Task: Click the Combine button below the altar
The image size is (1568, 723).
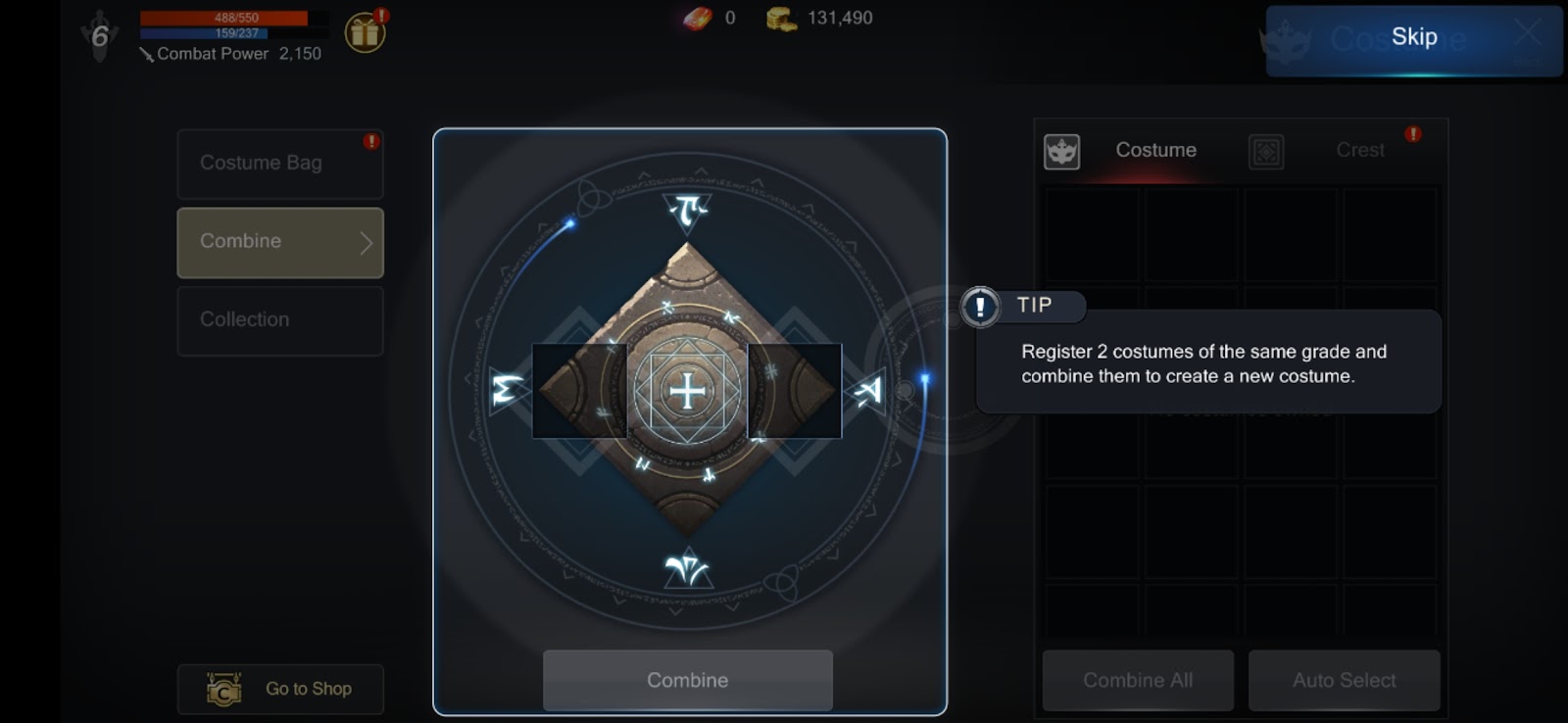Action: pyautogui.click(x=687, y=680)
